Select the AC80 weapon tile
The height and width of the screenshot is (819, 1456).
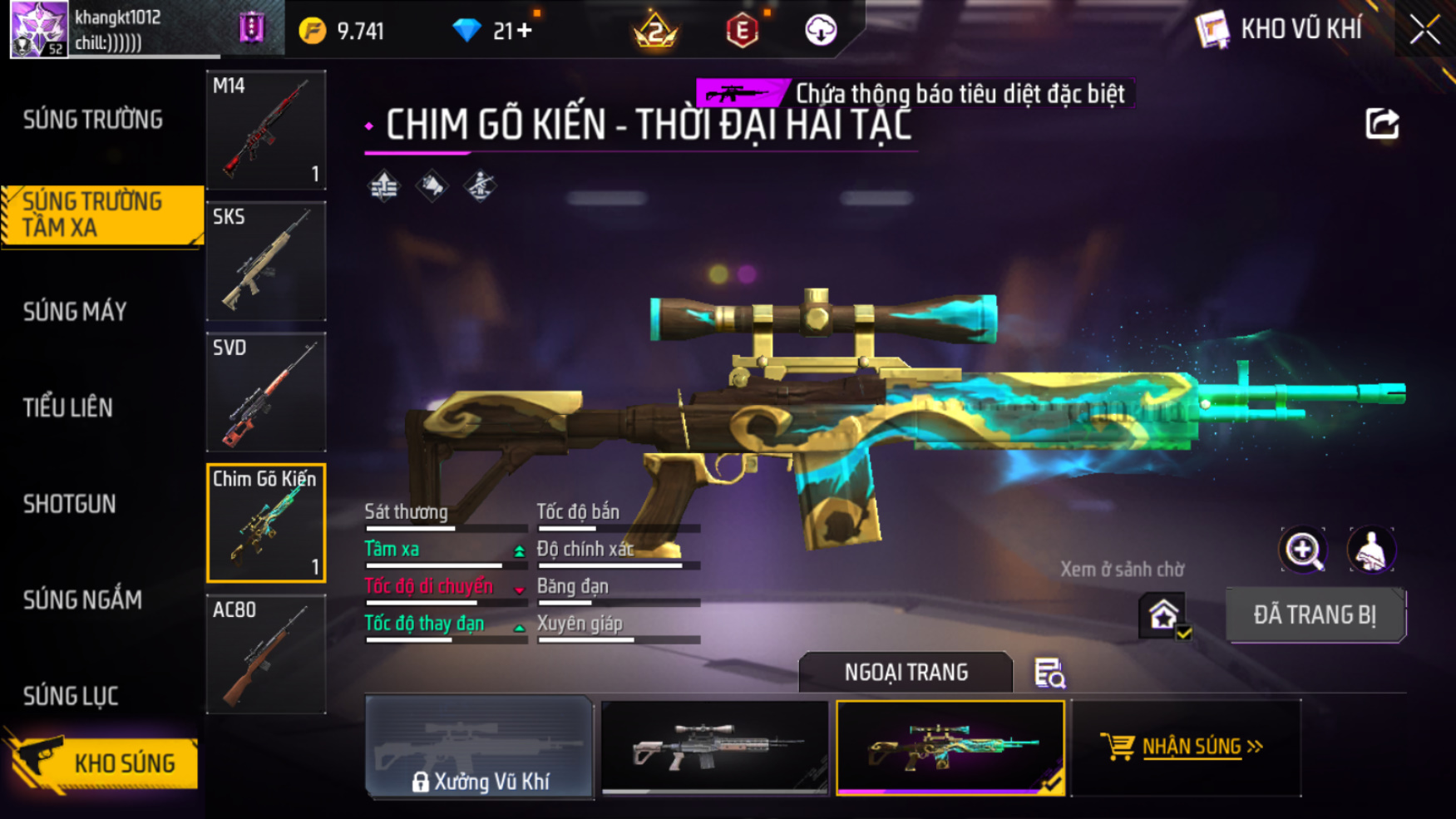point(266,654)
